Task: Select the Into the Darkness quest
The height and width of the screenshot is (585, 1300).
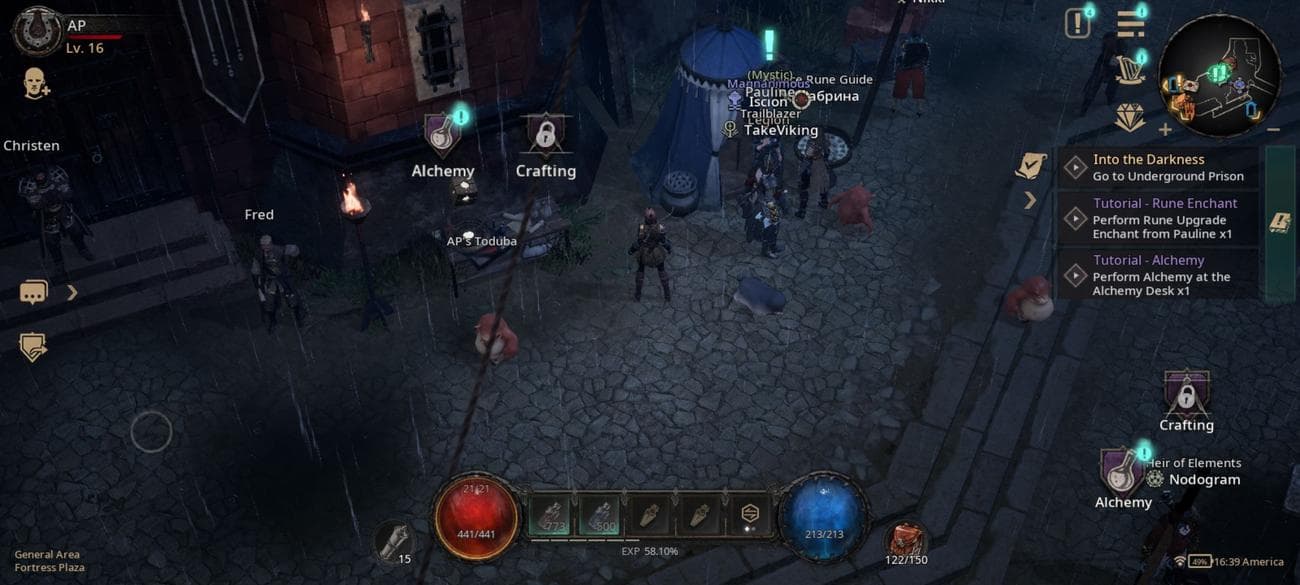Action: tap(1158, 168)
